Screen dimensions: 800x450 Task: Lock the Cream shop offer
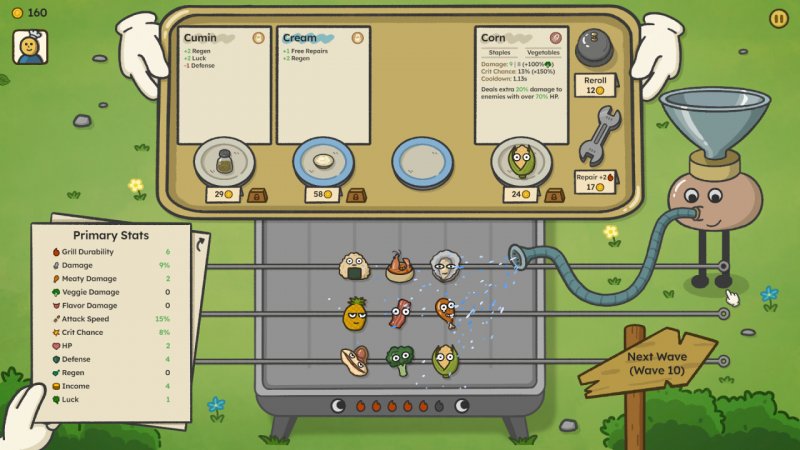point(355,195)
